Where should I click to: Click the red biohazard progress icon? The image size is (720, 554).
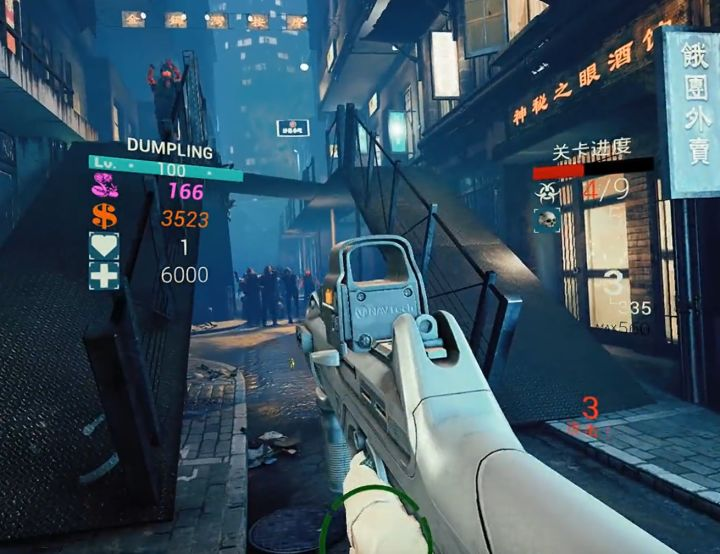[545, 189]
